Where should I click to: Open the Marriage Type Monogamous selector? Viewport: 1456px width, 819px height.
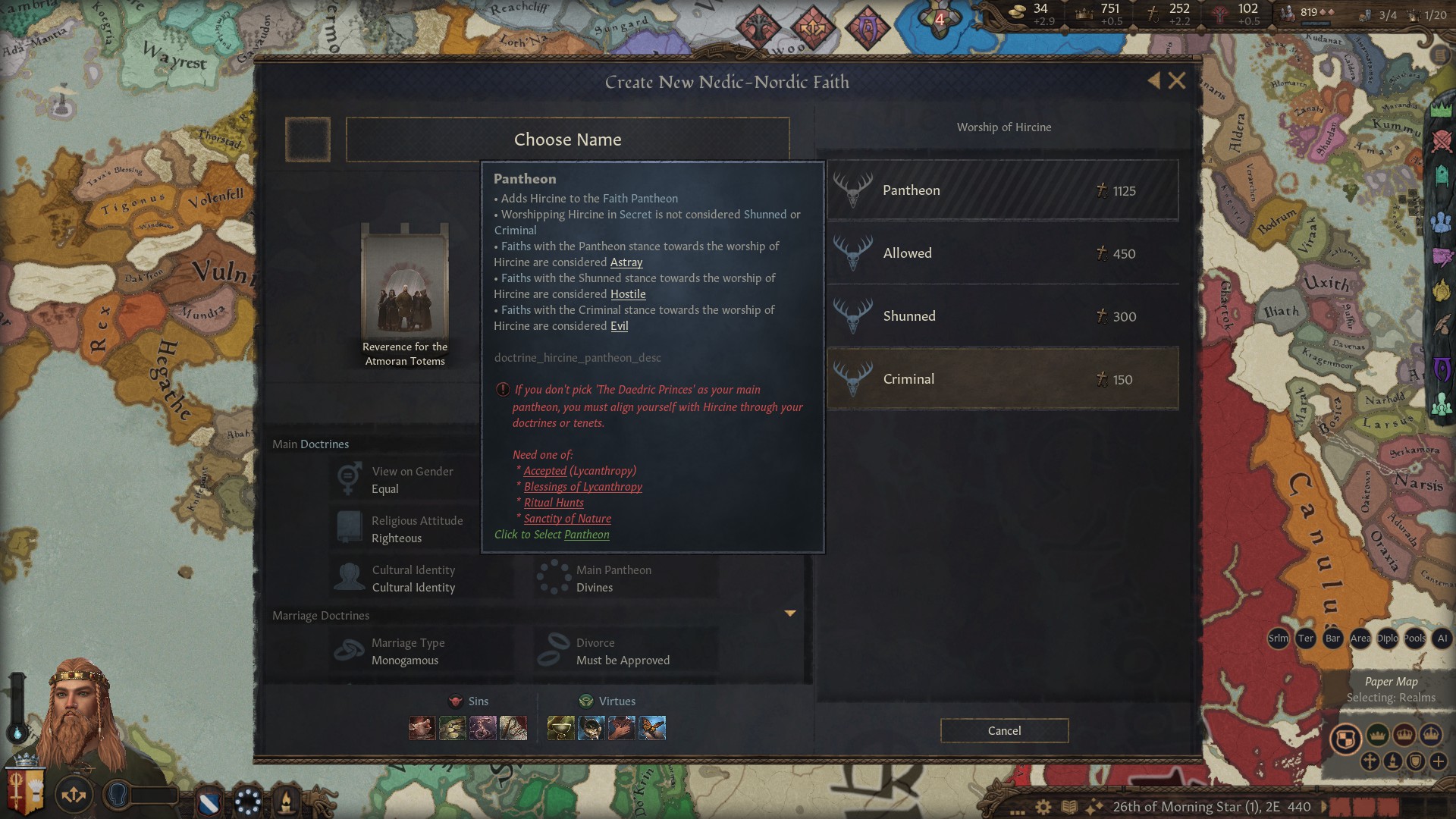pos(421,651)
